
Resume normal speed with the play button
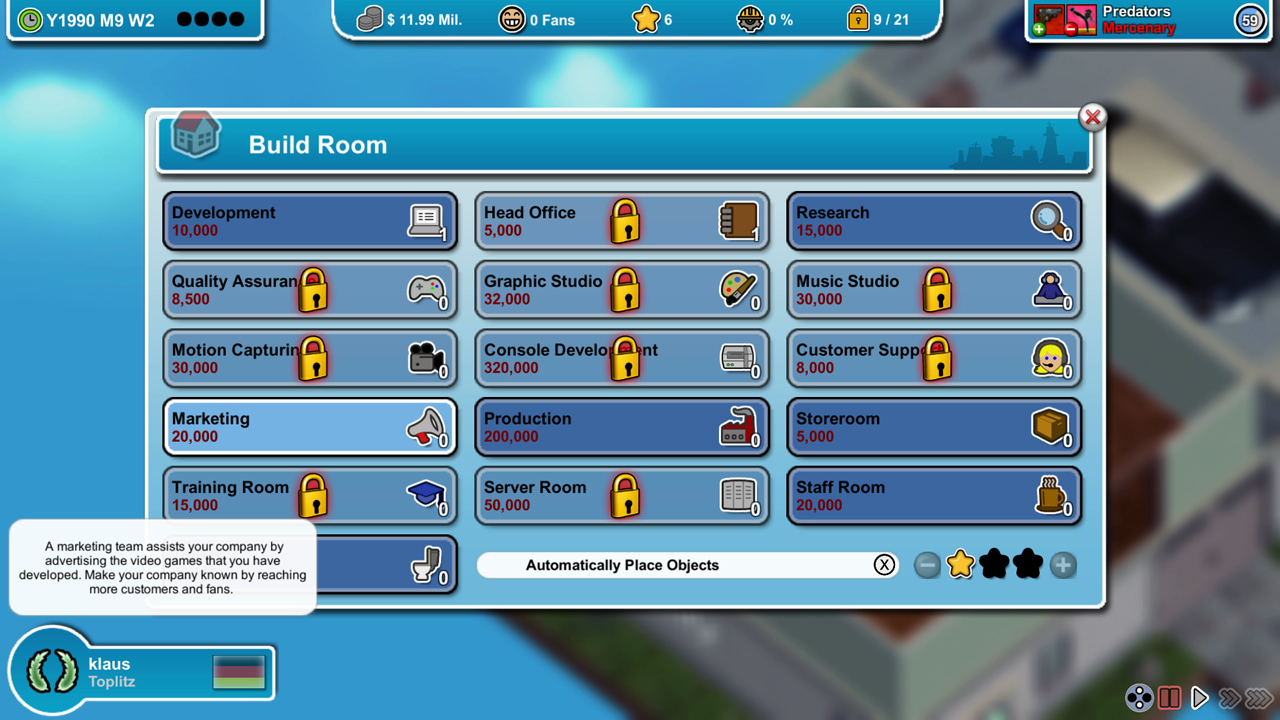click(x=1200, y=697)
